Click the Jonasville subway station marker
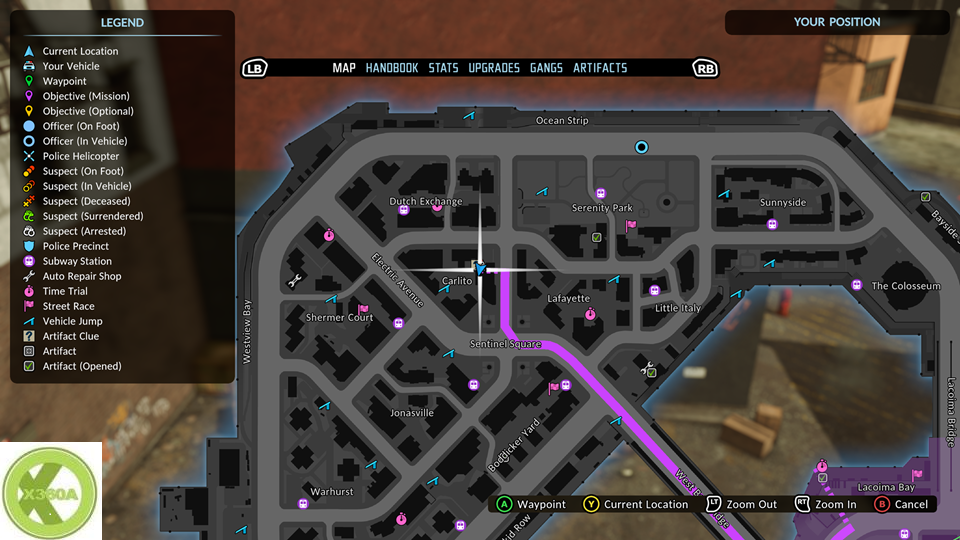The image size is (960, 540). coord(474,383)
